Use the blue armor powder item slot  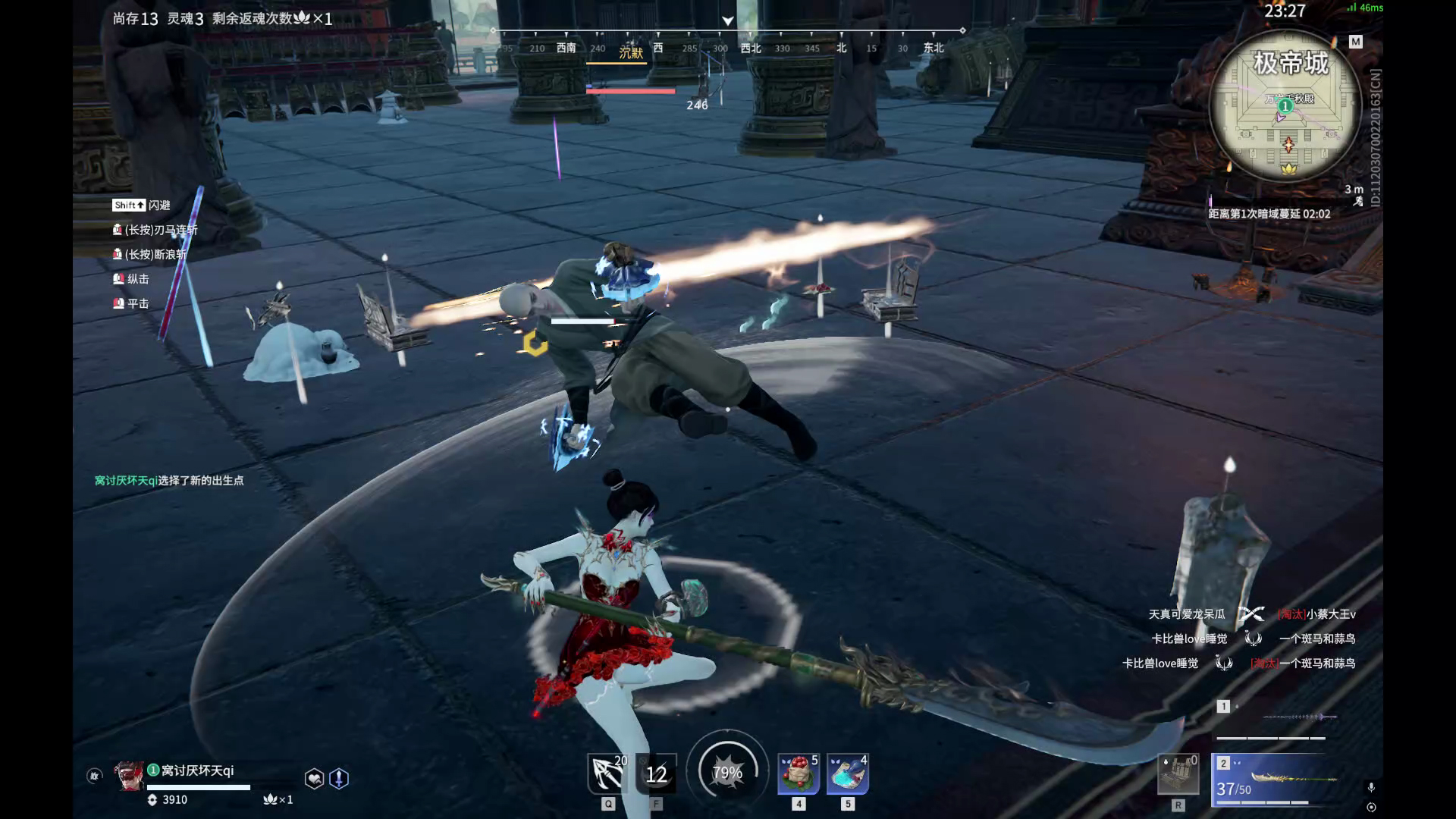click(848, 774)
